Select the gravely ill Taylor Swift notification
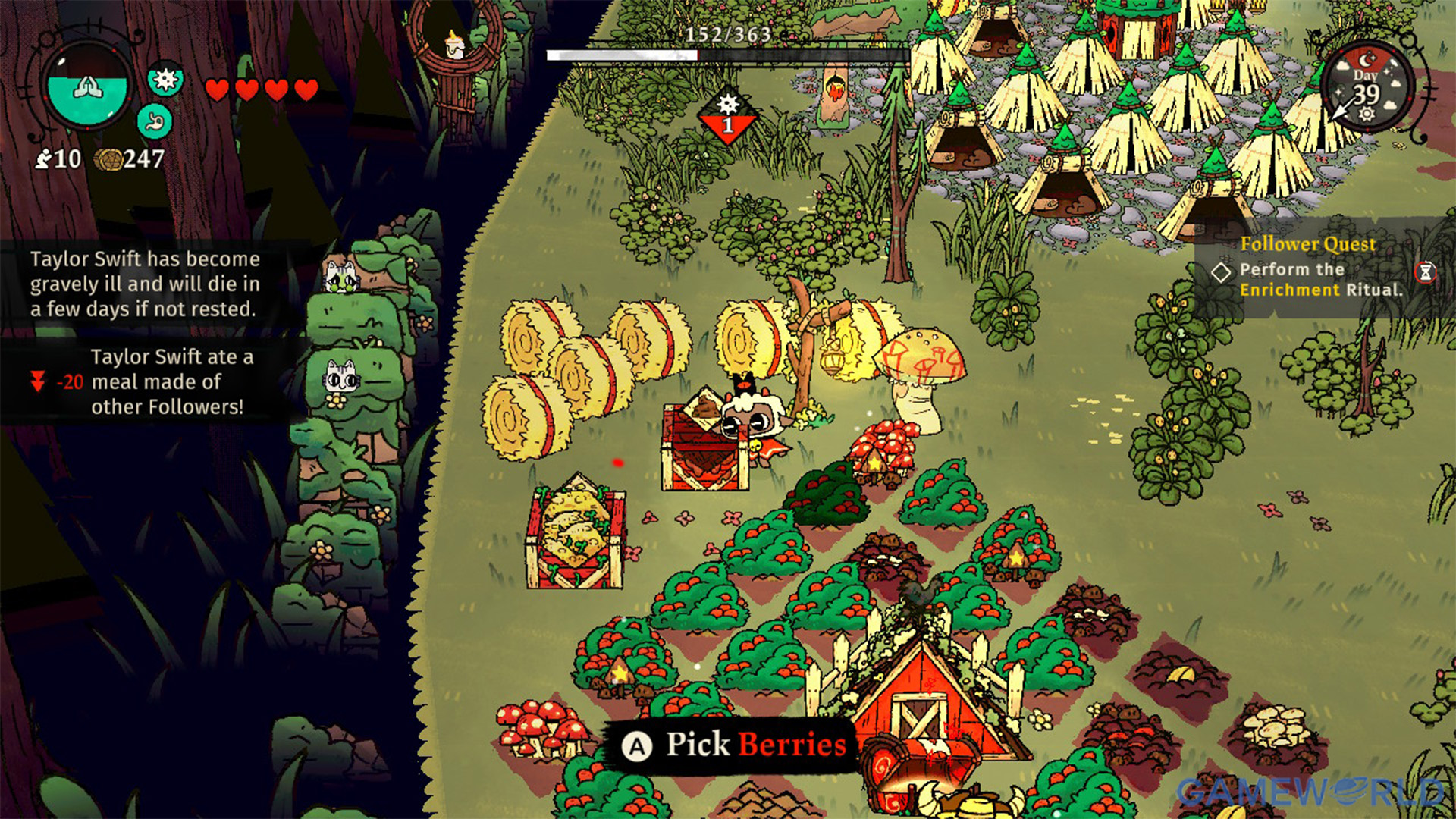Screen dimensions: 1456x819 point(145,284)
